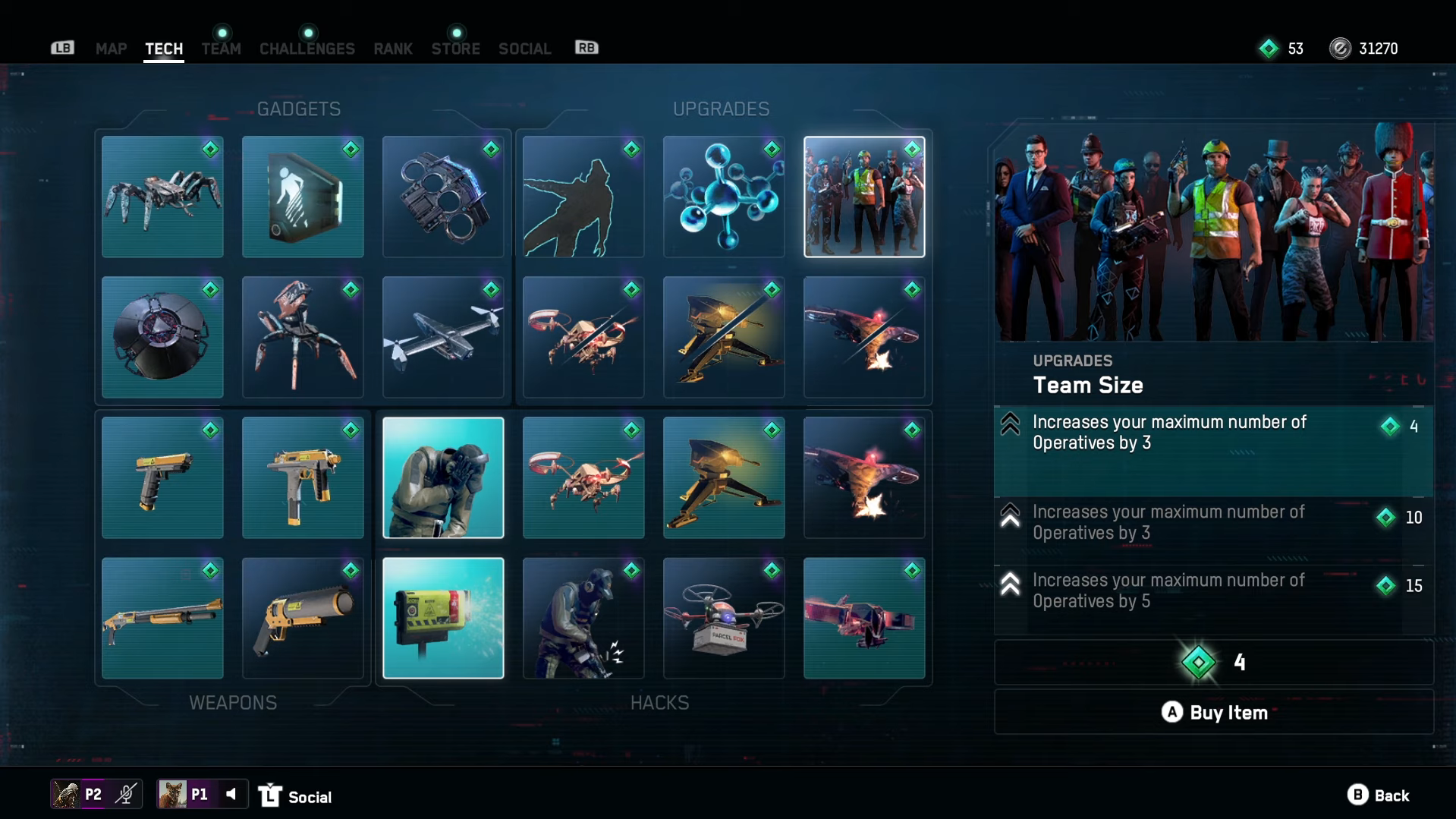The width and height of the screenshot is (1456, 819).
Task: Pick the Parcel Fox cargo drone tile
Action: [x=724, y=618]
